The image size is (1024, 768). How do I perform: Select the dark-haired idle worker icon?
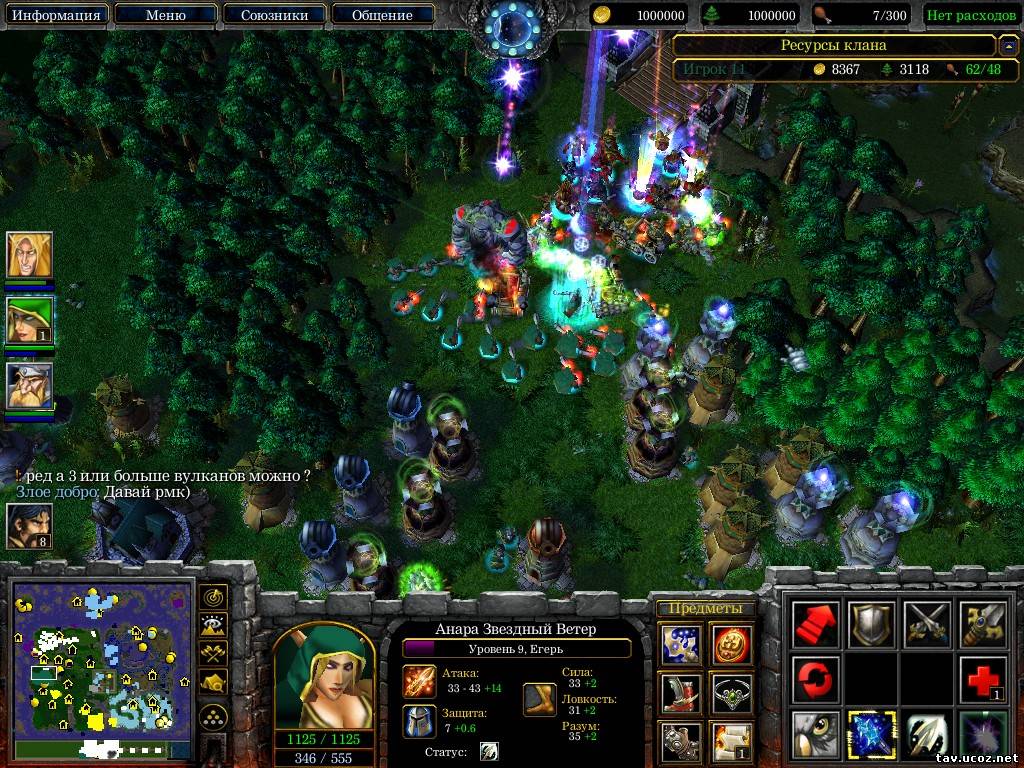(x=29, y=526)
